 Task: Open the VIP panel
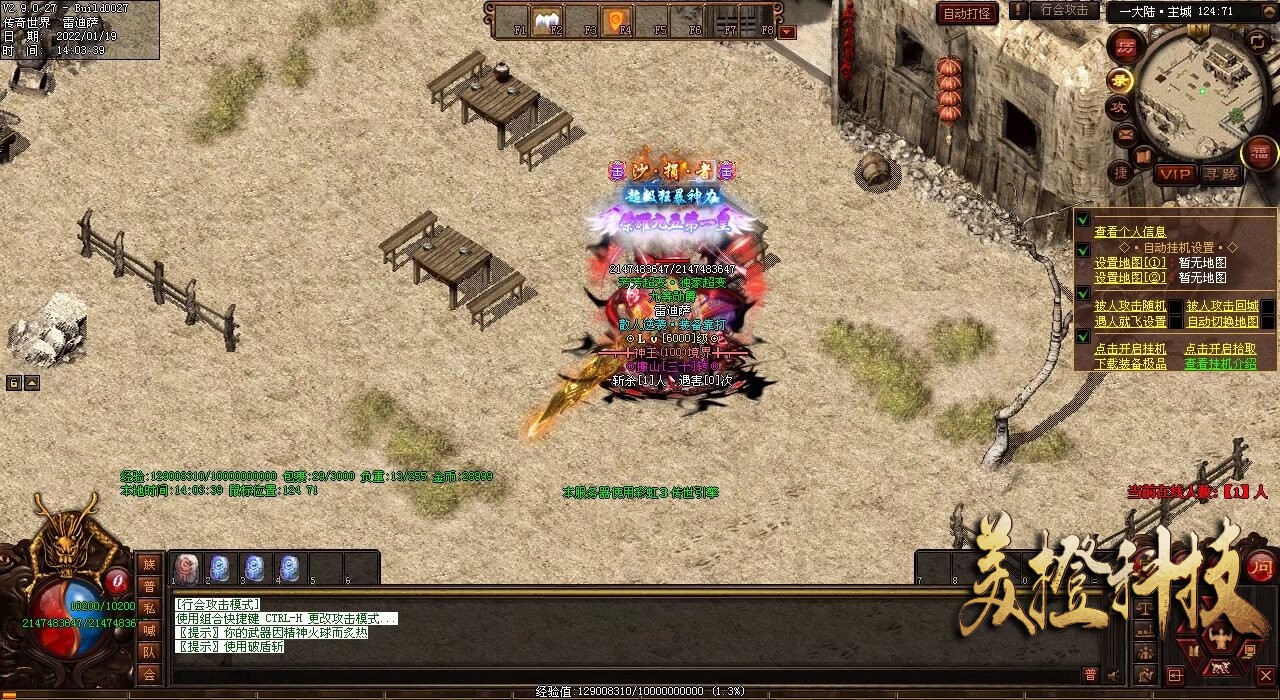tap(1175, 174)
